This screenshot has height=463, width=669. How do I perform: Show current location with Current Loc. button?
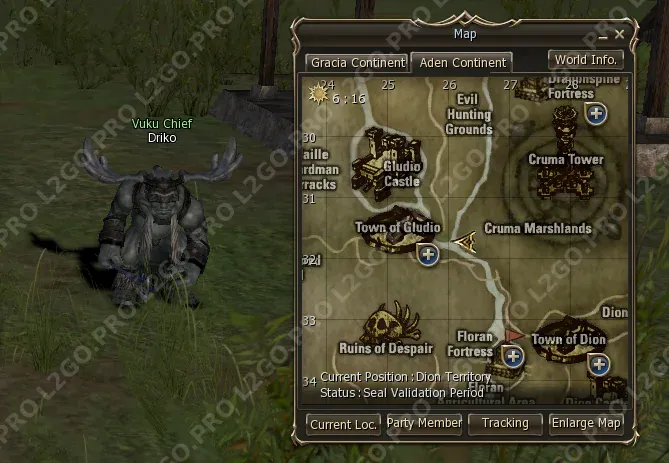click(x=344, y=424)
